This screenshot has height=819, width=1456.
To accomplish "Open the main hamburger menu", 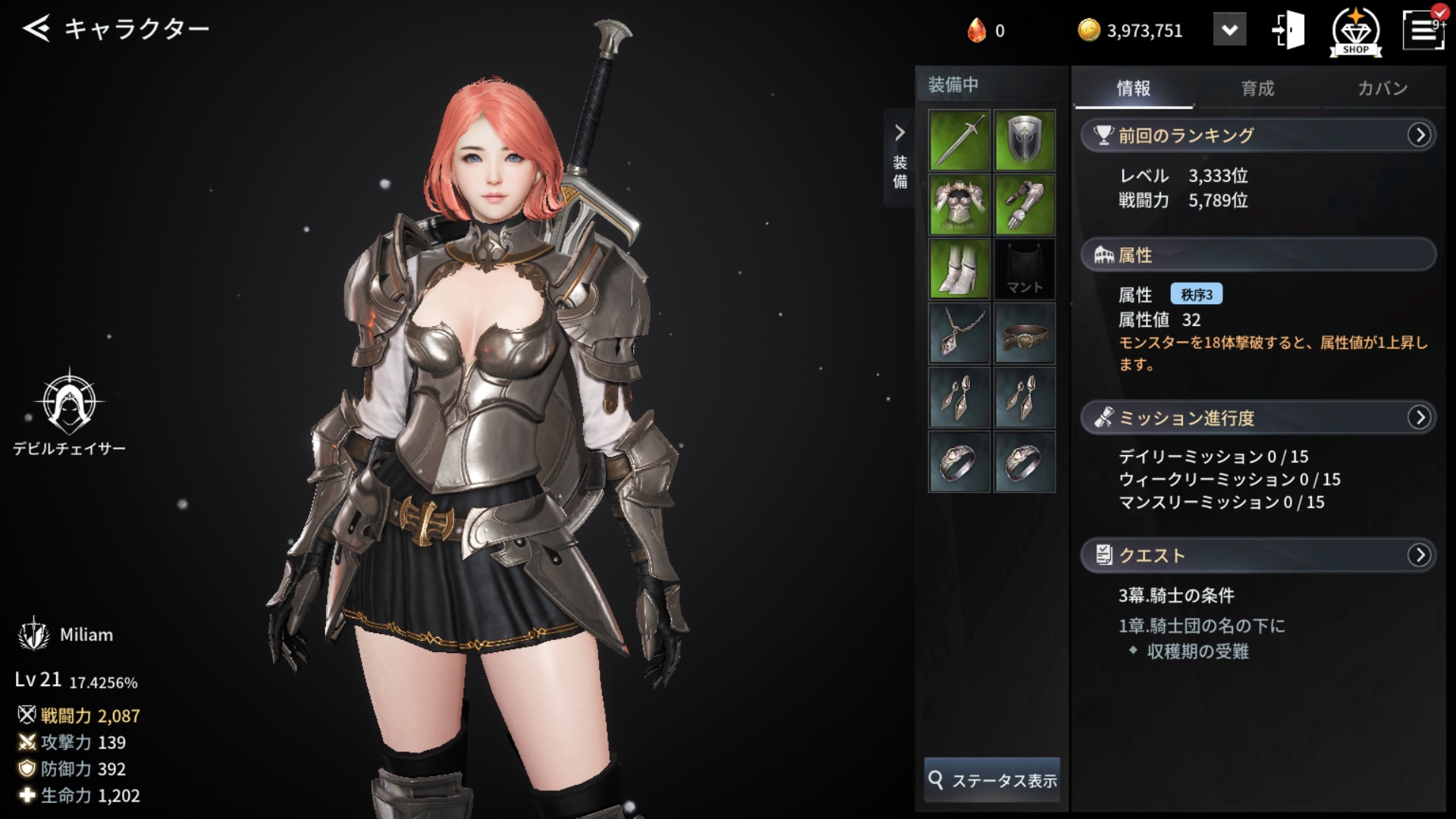I will click(x=1423, y=30).
